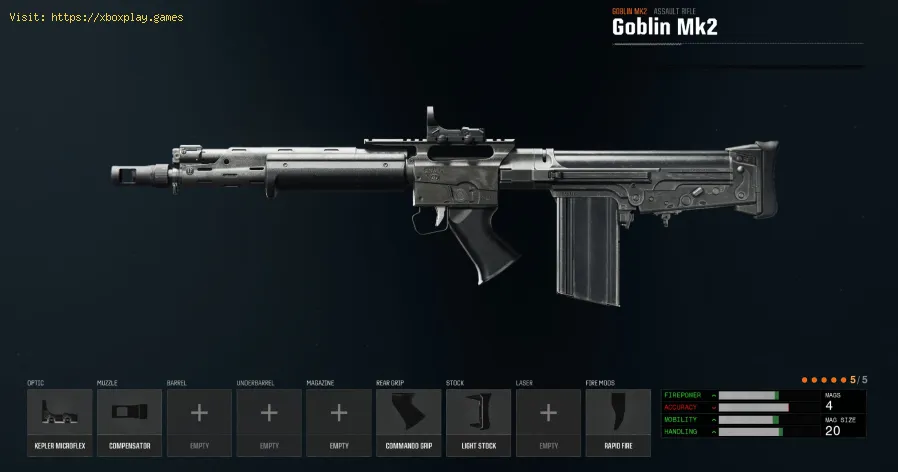Select the Commando Grip rear grip slot

point(408,417)
